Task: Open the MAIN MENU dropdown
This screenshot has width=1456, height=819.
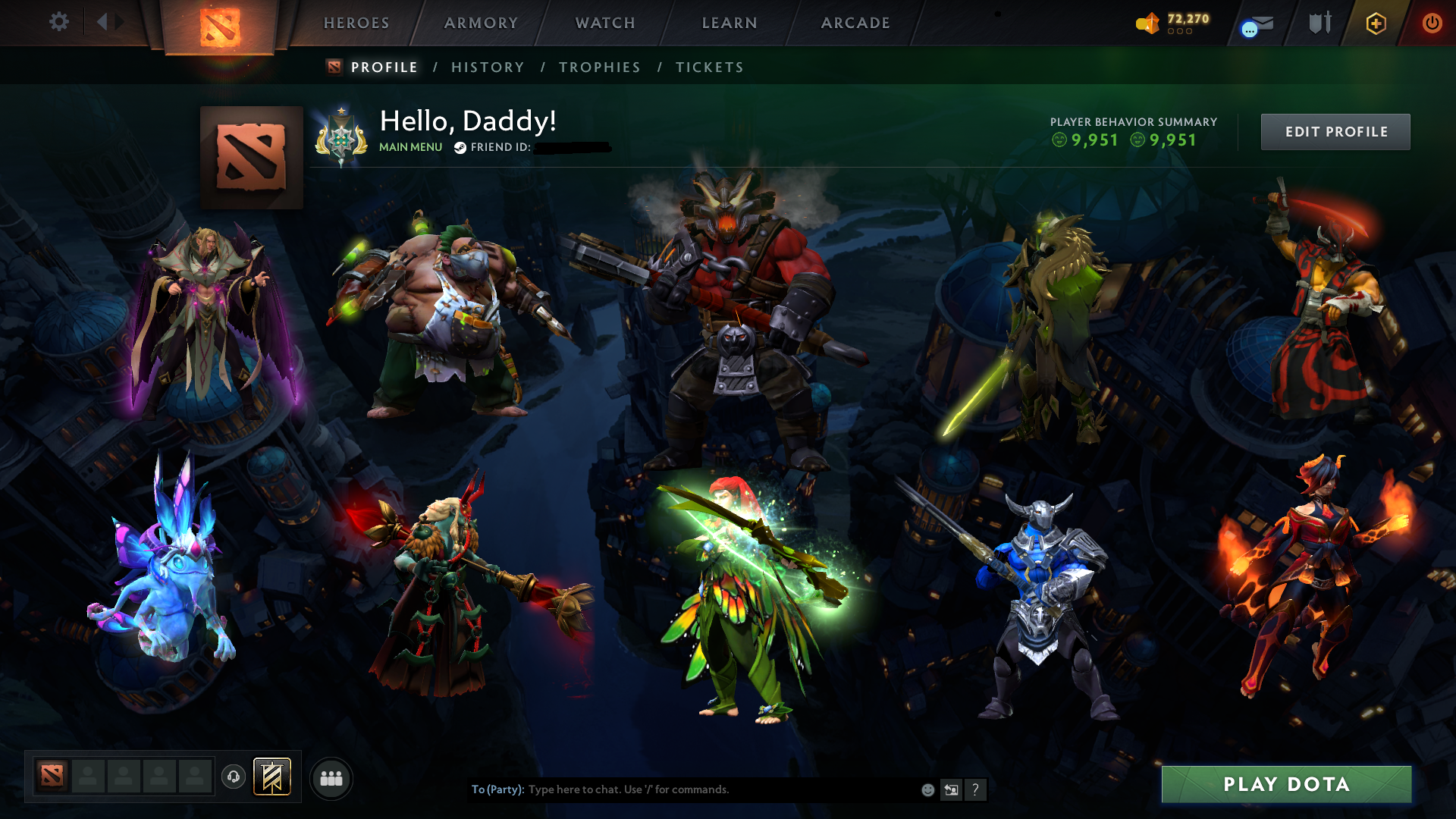Action: tap(410, 148)
